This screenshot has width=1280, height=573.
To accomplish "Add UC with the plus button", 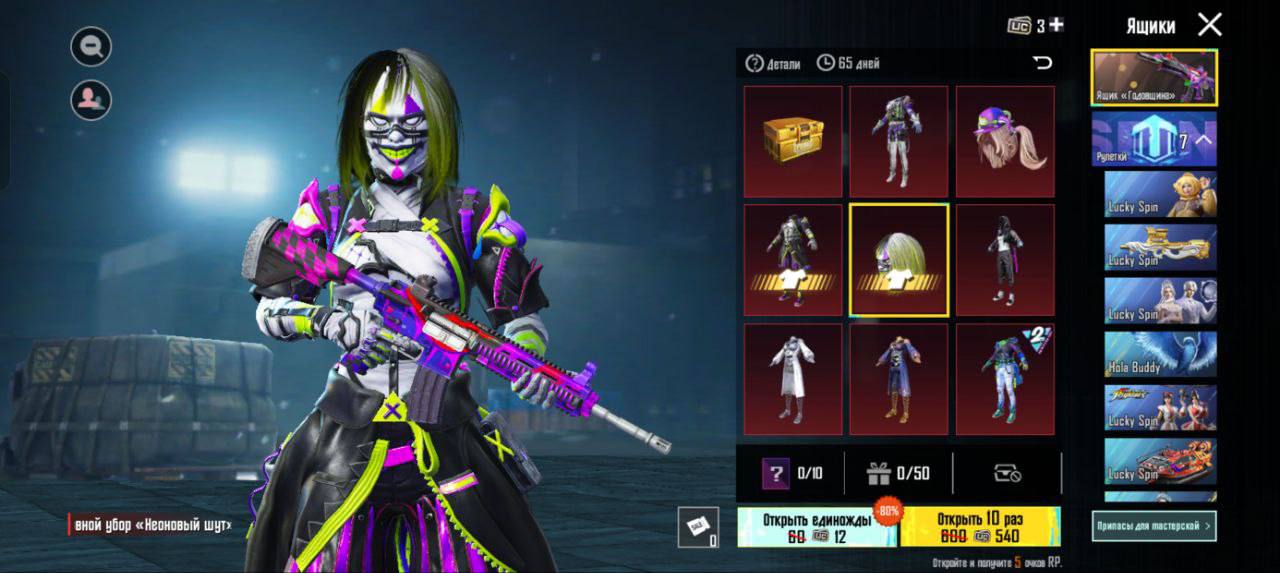I will (x=1057, y=25).
